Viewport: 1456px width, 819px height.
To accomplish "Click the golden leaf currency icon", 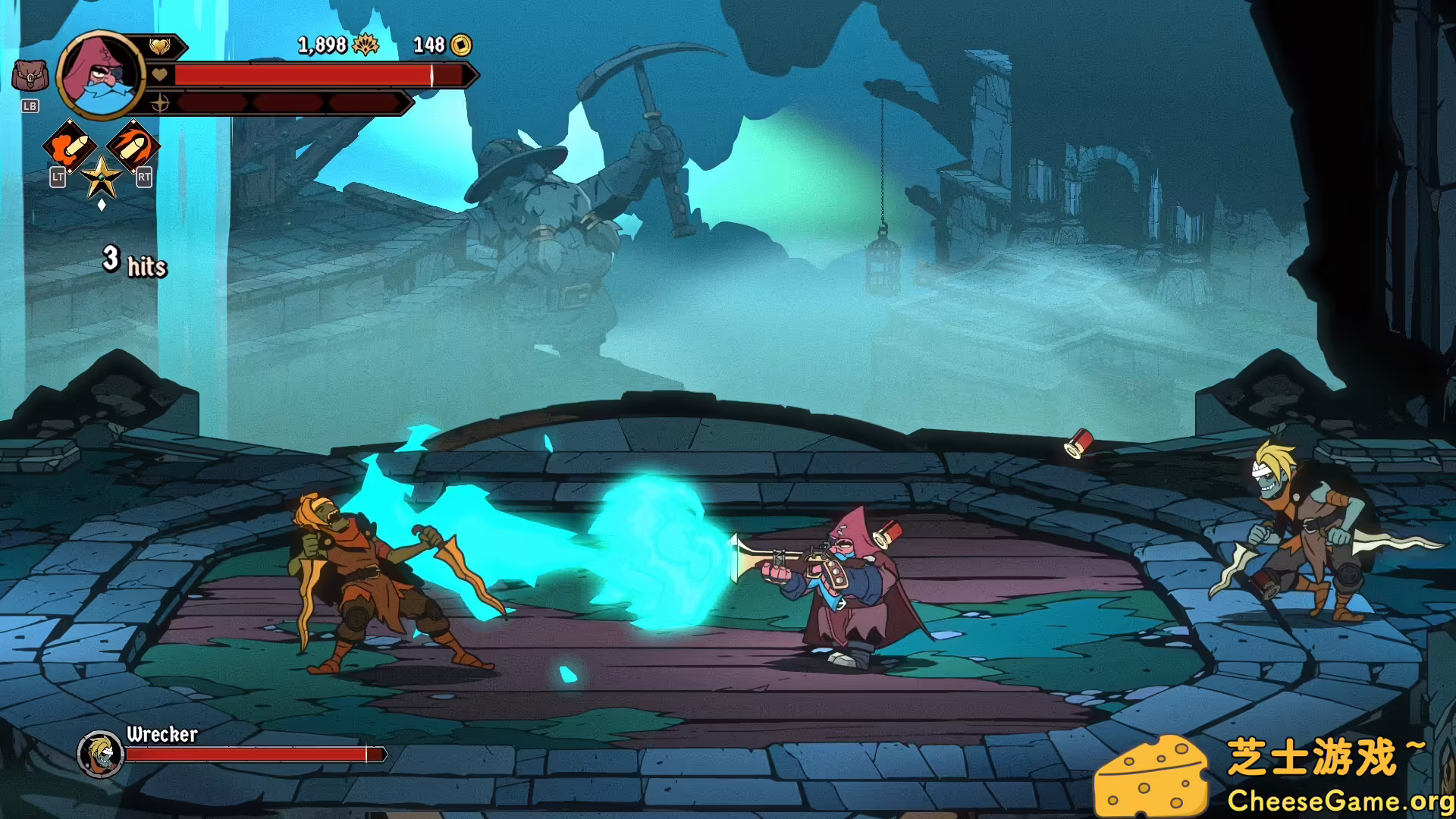I will coord(366,45).
